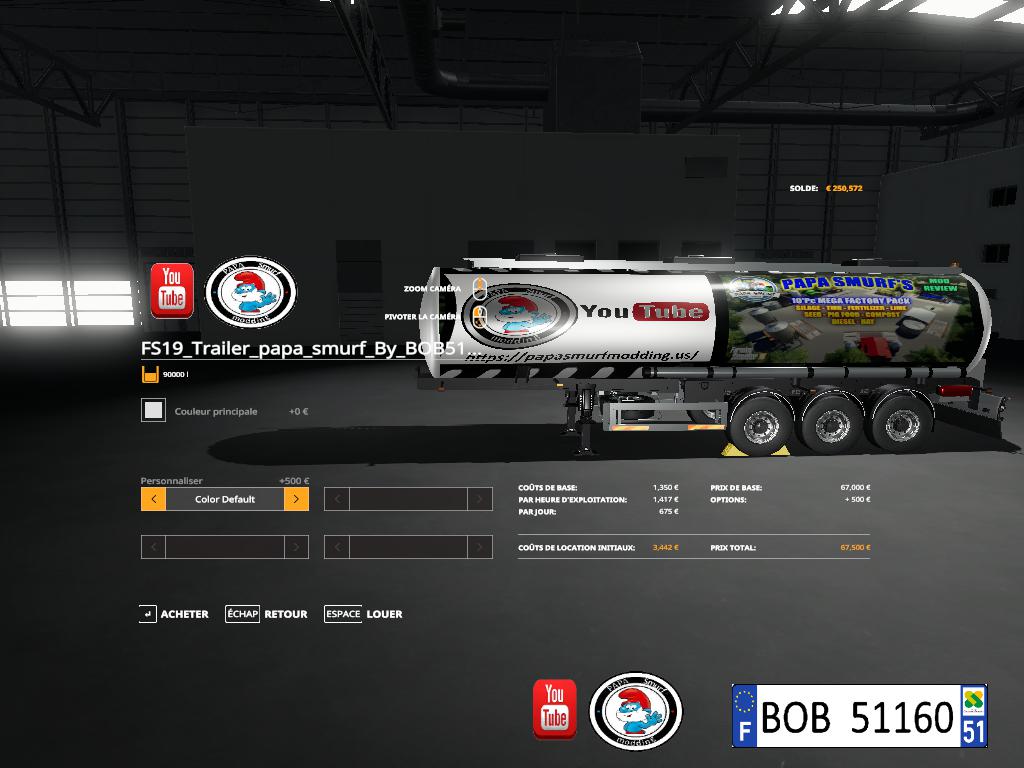Go back with the Retour button
The height and width of the screenshot is (768, 1024).
tap(268, 614)
